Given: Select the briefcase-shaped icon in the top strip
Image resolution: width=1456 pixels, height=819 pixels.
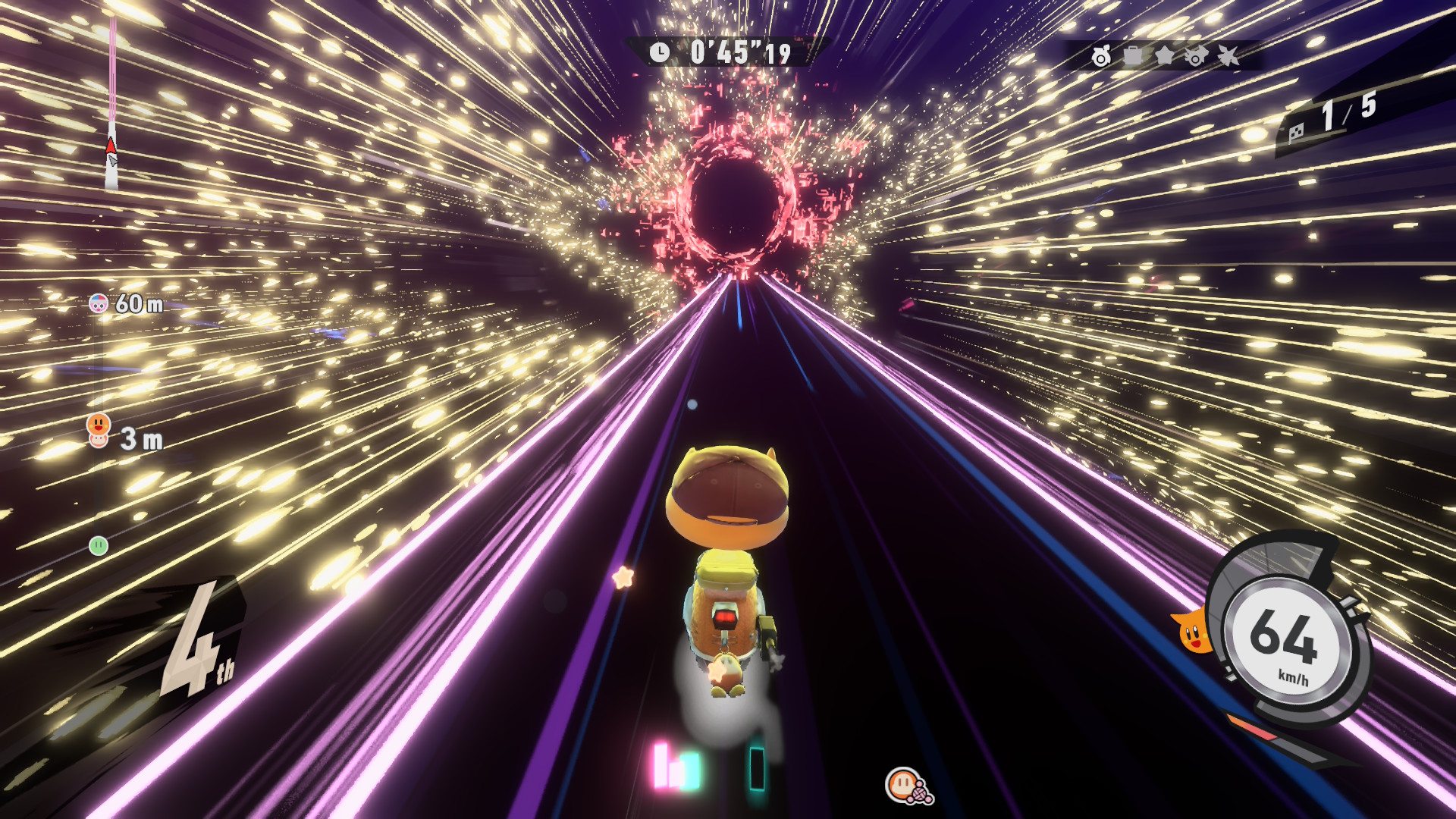Looking at the screenshot, I should pos(1133,56).
